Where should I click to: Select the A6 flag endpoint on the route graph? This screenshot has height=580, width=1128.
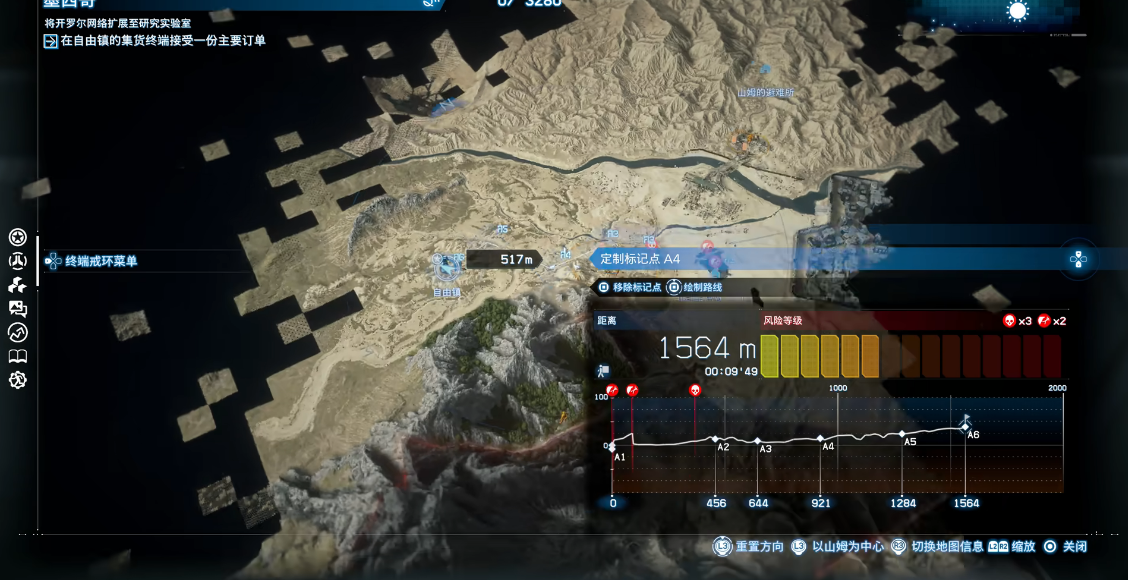click(x=965, y=427)
